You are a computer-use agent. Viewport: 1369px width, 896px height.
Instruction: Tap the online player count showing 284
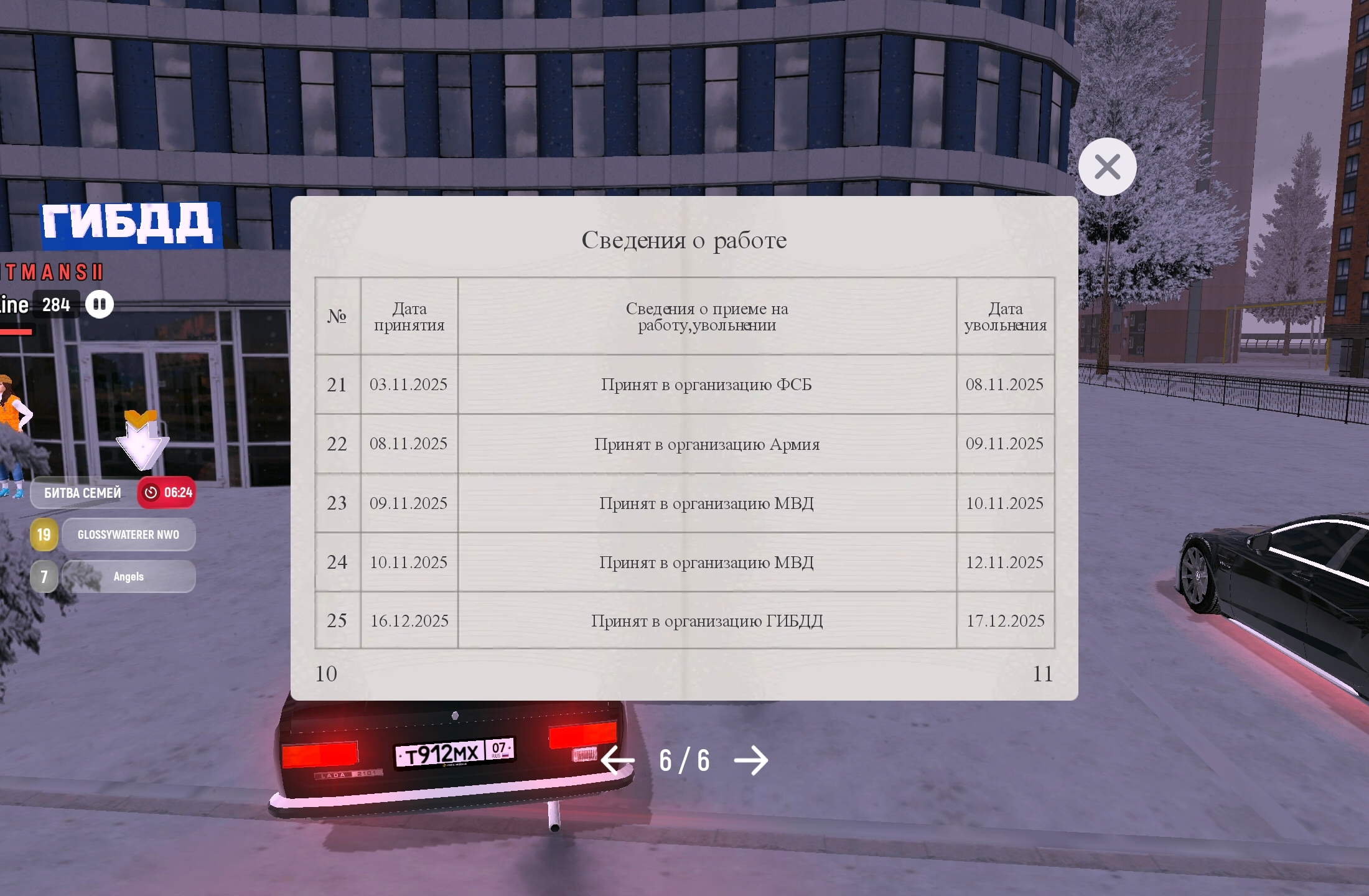[x=55, y=304]
